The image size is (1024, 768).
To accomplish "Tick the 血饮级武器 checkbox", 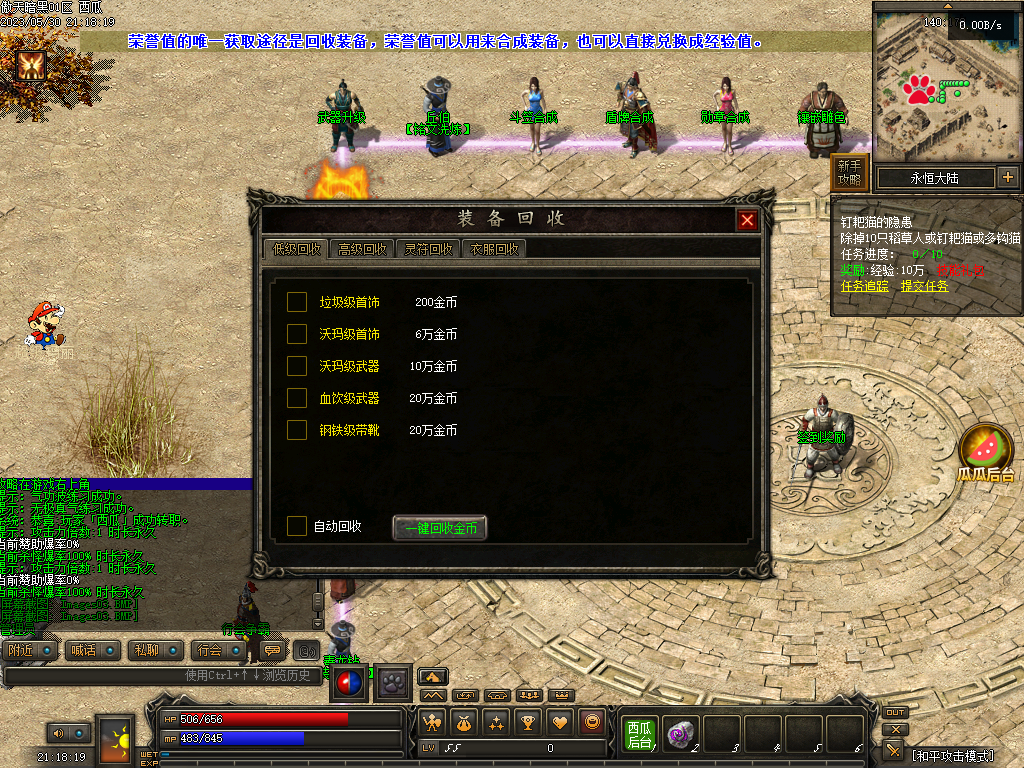I will tap(297, 398).
